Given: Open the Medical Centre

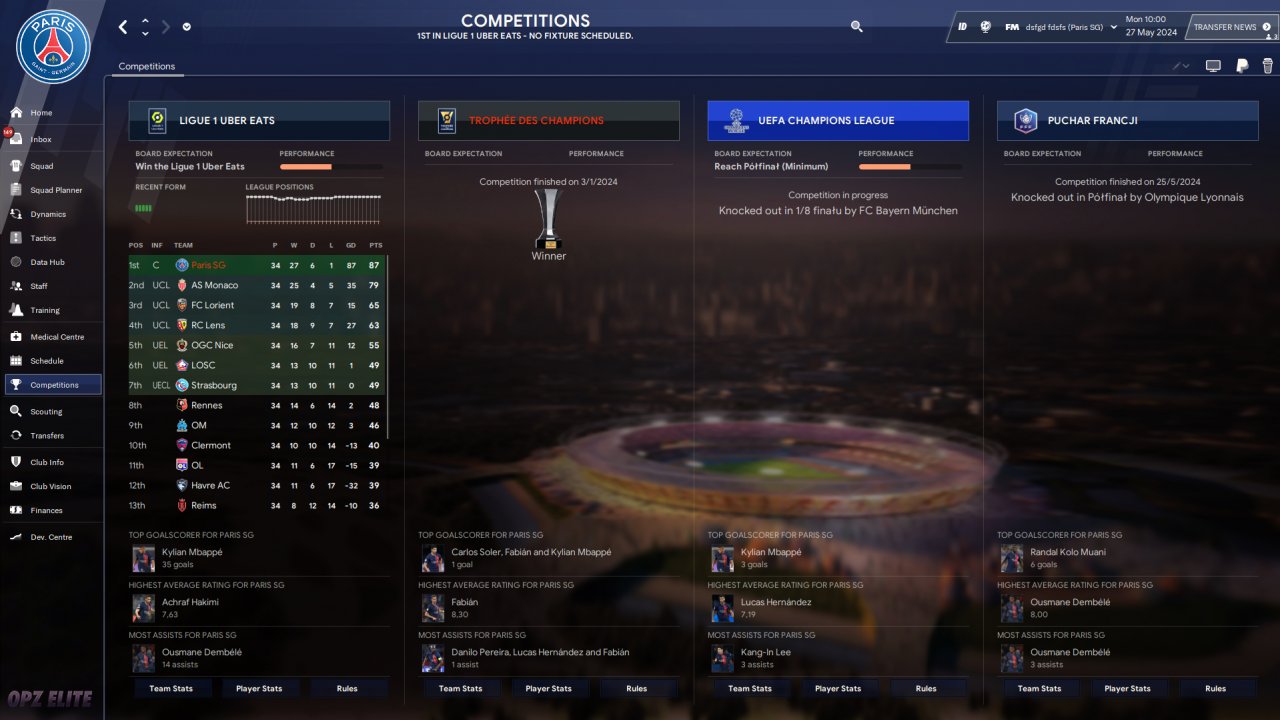Looking at the screenshot, I should click(57, 337).
